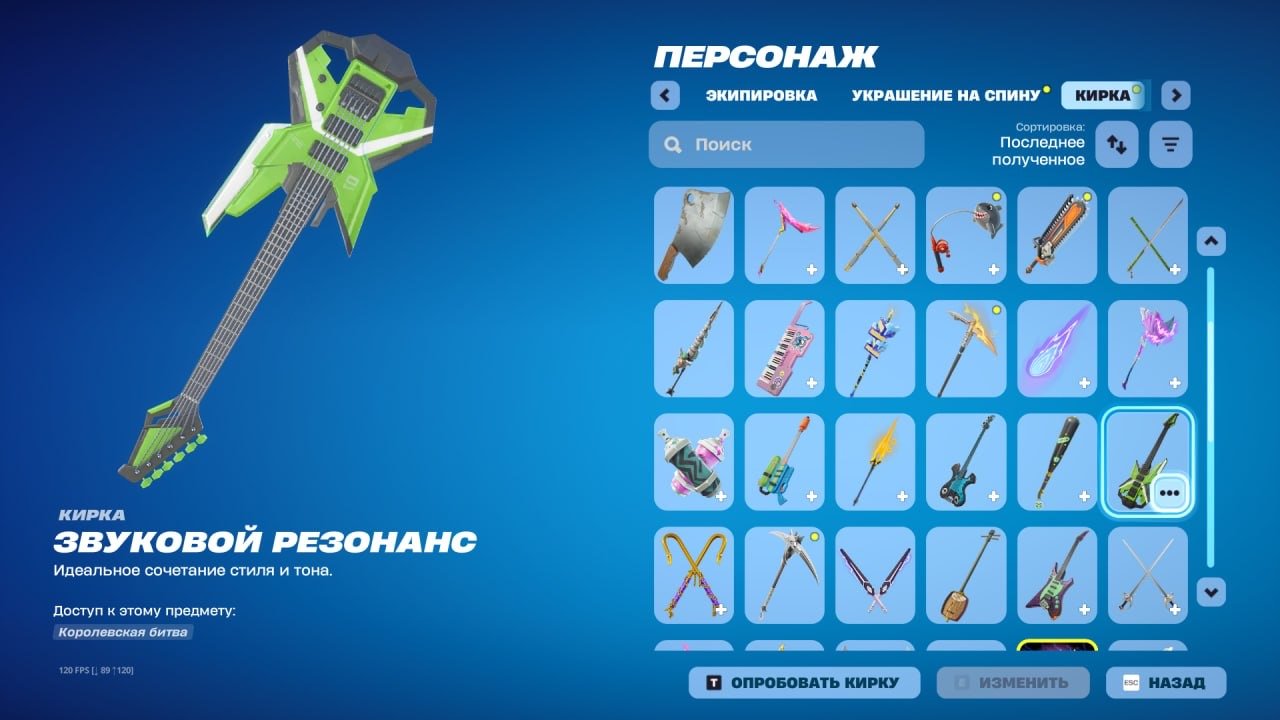The height and width of the screenshot is (720, 1280).
Task: Select the baseball bat pickaxe
Action: (x=1057, y=461)
